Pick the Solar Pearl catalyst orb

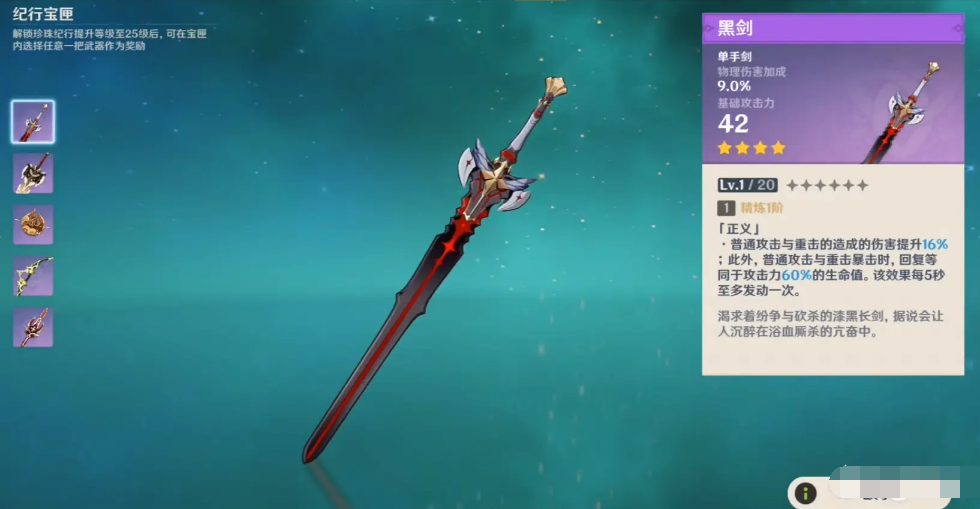(x=33, y=224)
